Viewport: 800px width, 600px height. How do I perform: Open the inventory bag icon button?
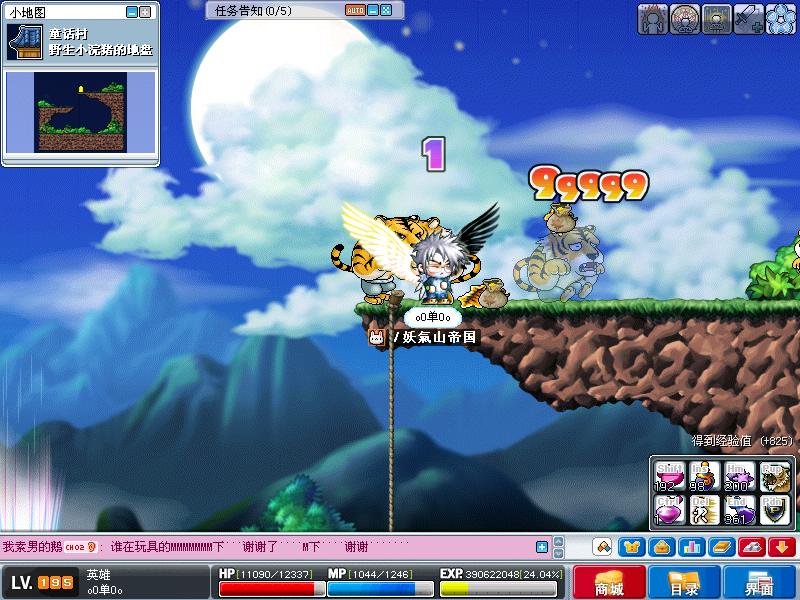pyautogui.click(x=661, y=546)
